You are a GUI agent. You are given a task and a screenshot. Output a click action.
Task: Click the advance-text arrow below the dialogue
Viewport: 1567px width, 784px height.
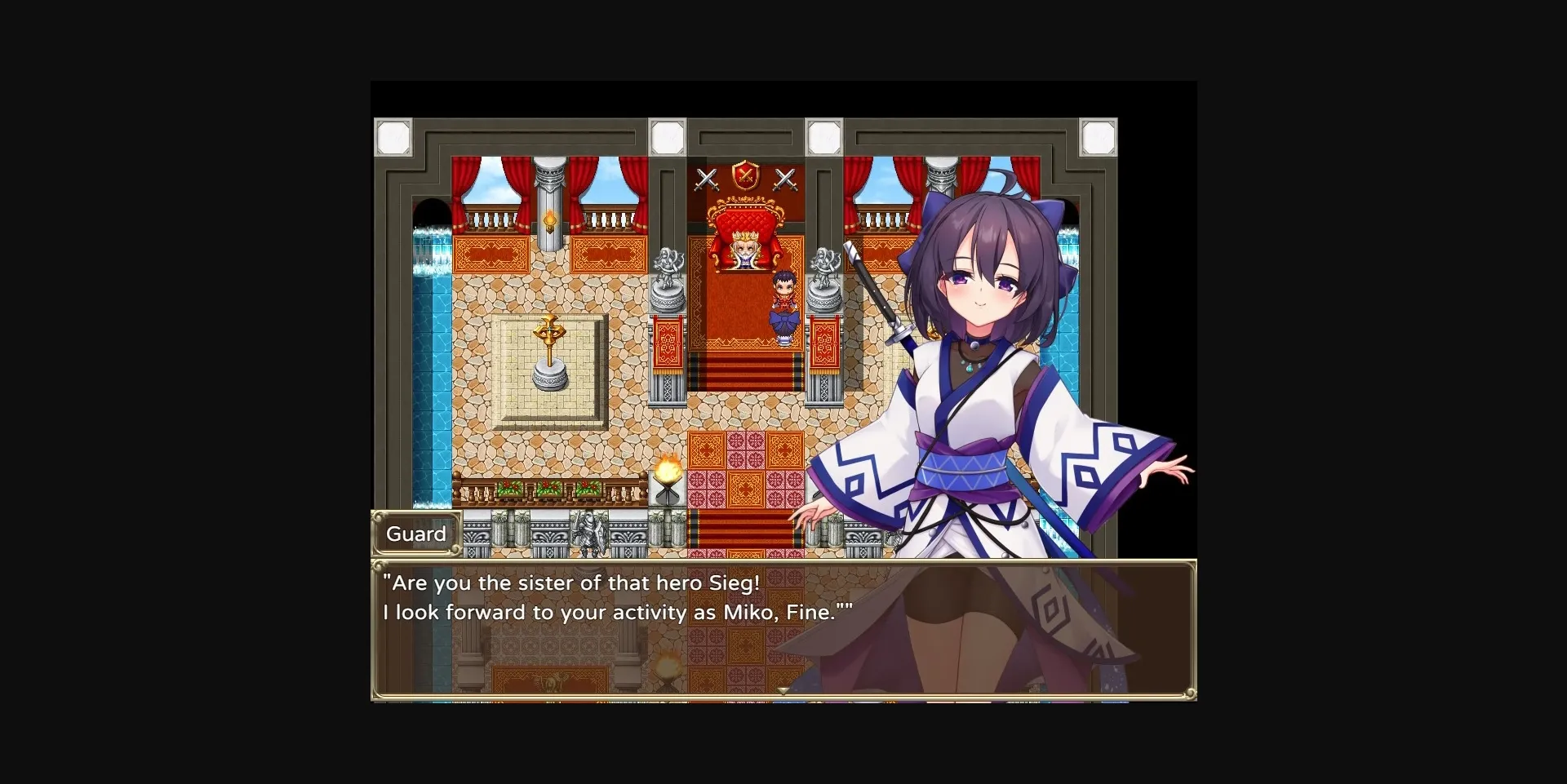[x=783, y=689]
